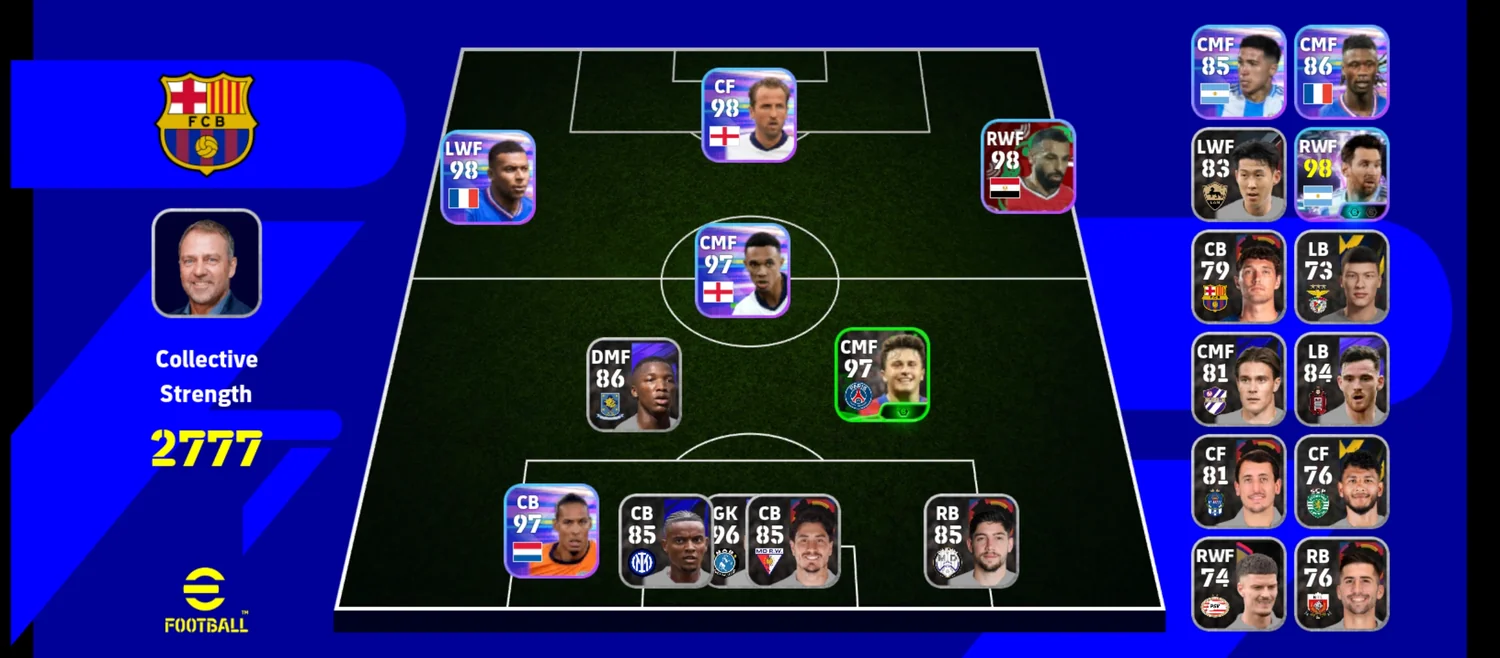Choose the CB 79 substitute card

(x=1238, y=277)
